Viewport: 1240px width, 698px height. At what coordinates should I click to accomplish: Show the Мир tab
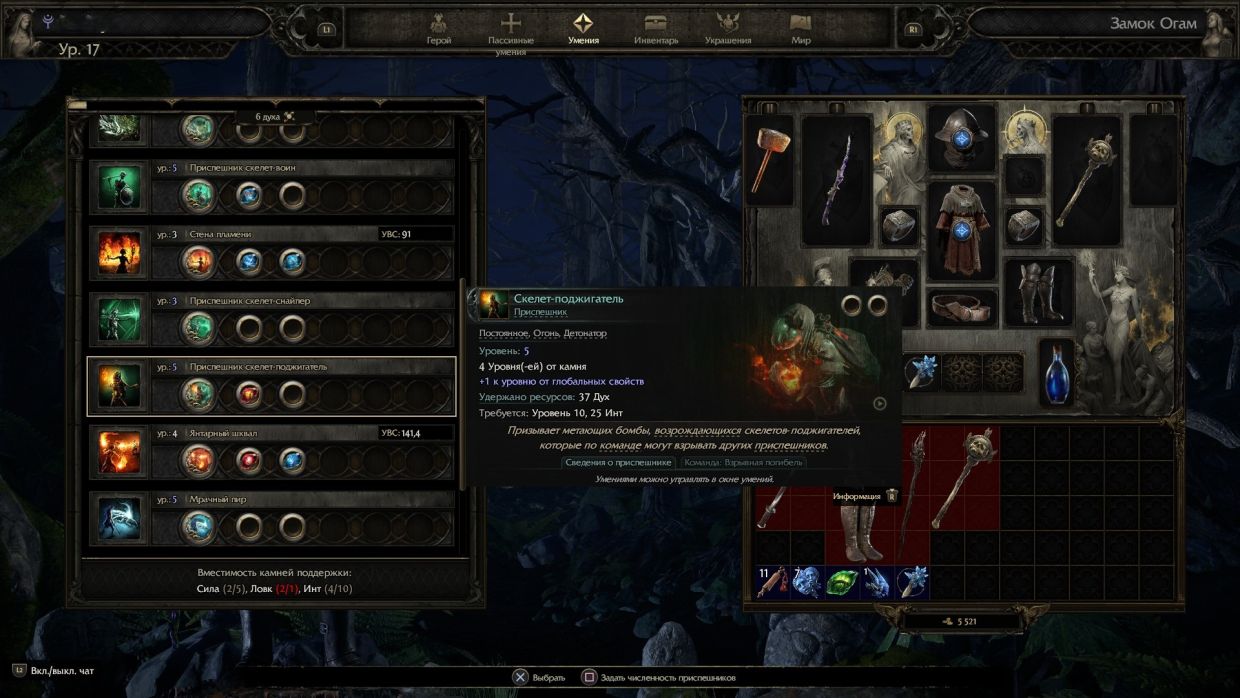[800, 28]
